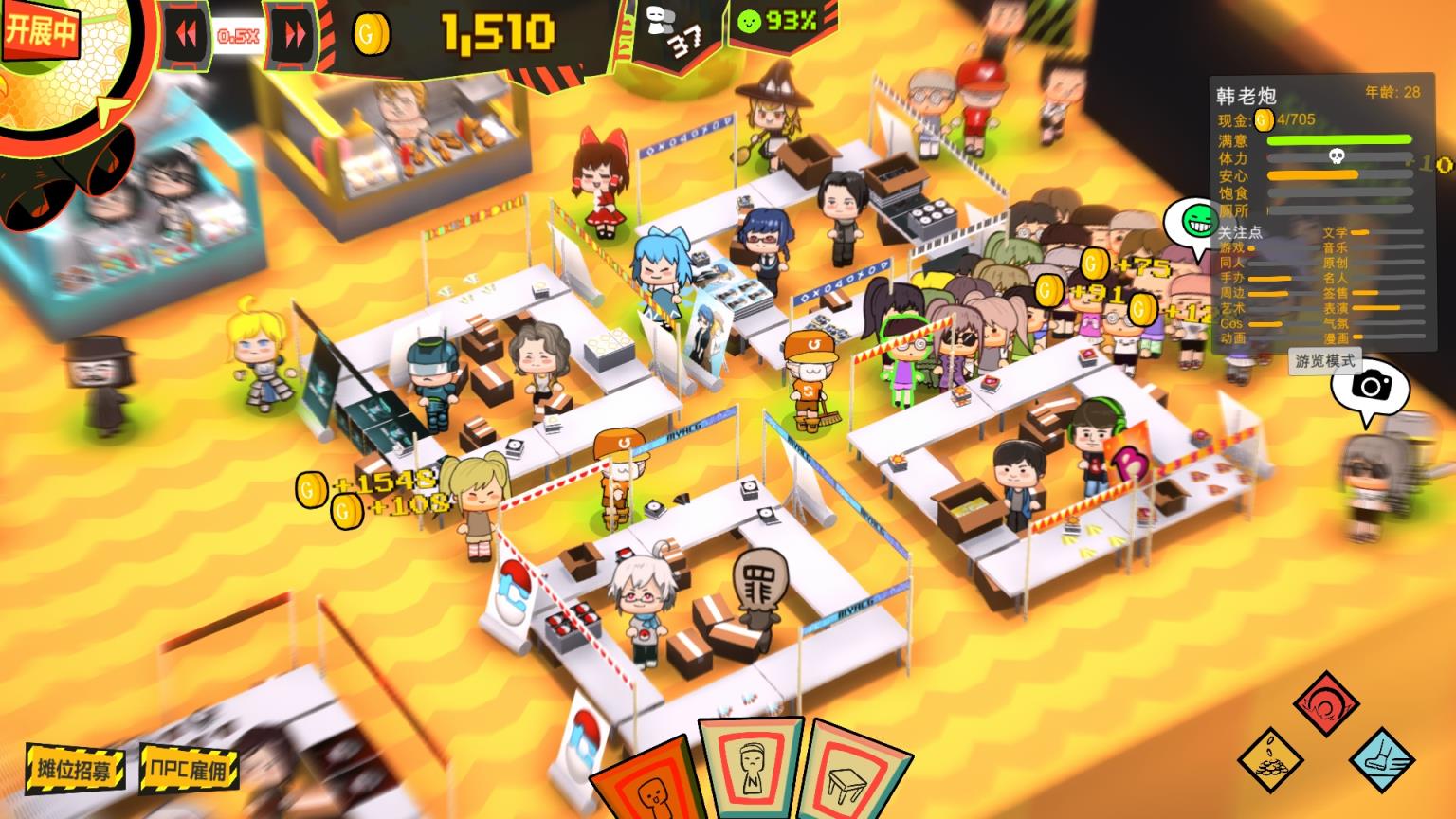Choose the card with the capped person
This screenshot has height=819, width=1456.
[x=750, y=766]
